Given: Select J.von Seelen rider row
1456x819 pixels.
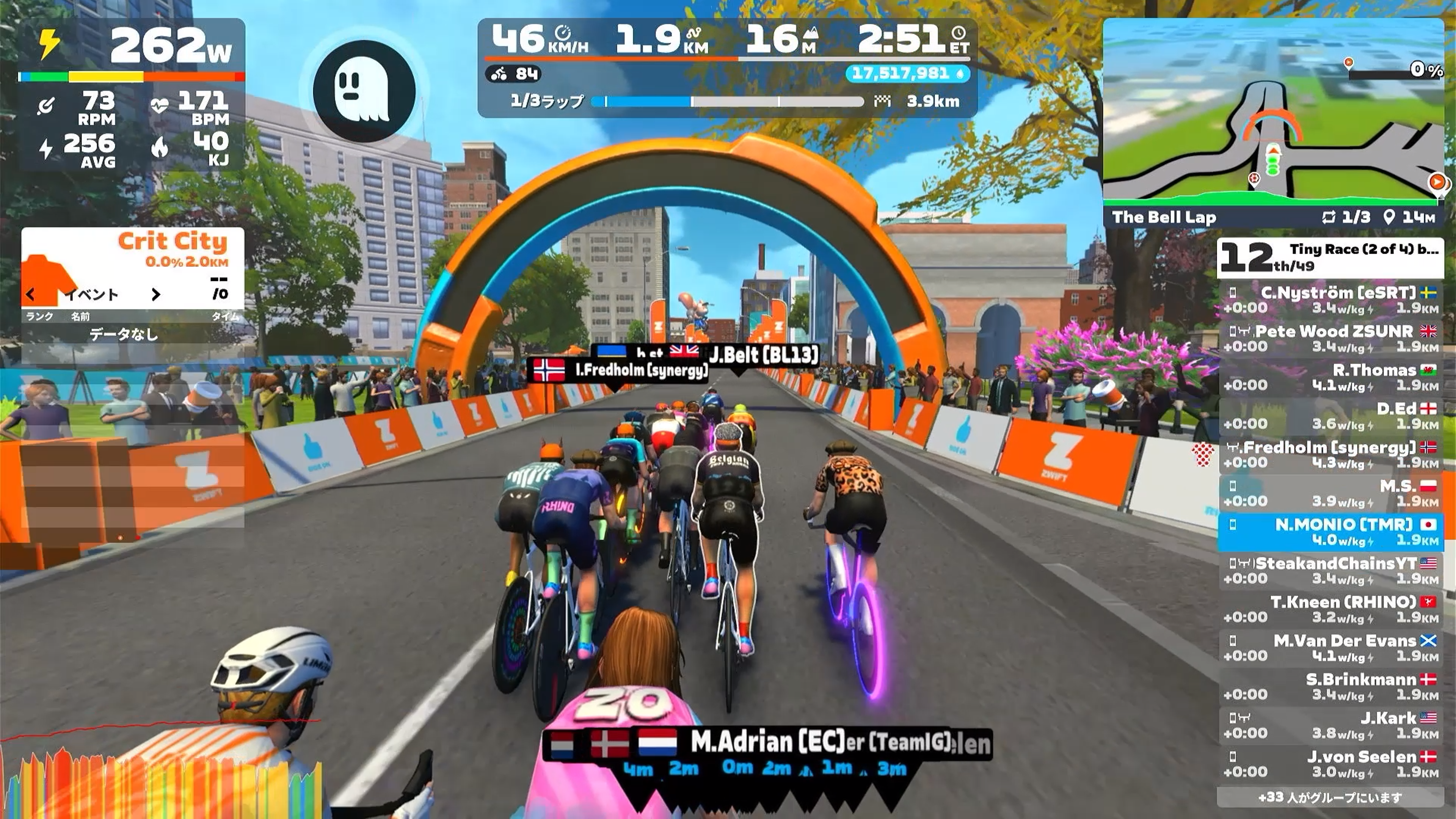Looking at the screenshot, I should 1330,764.
